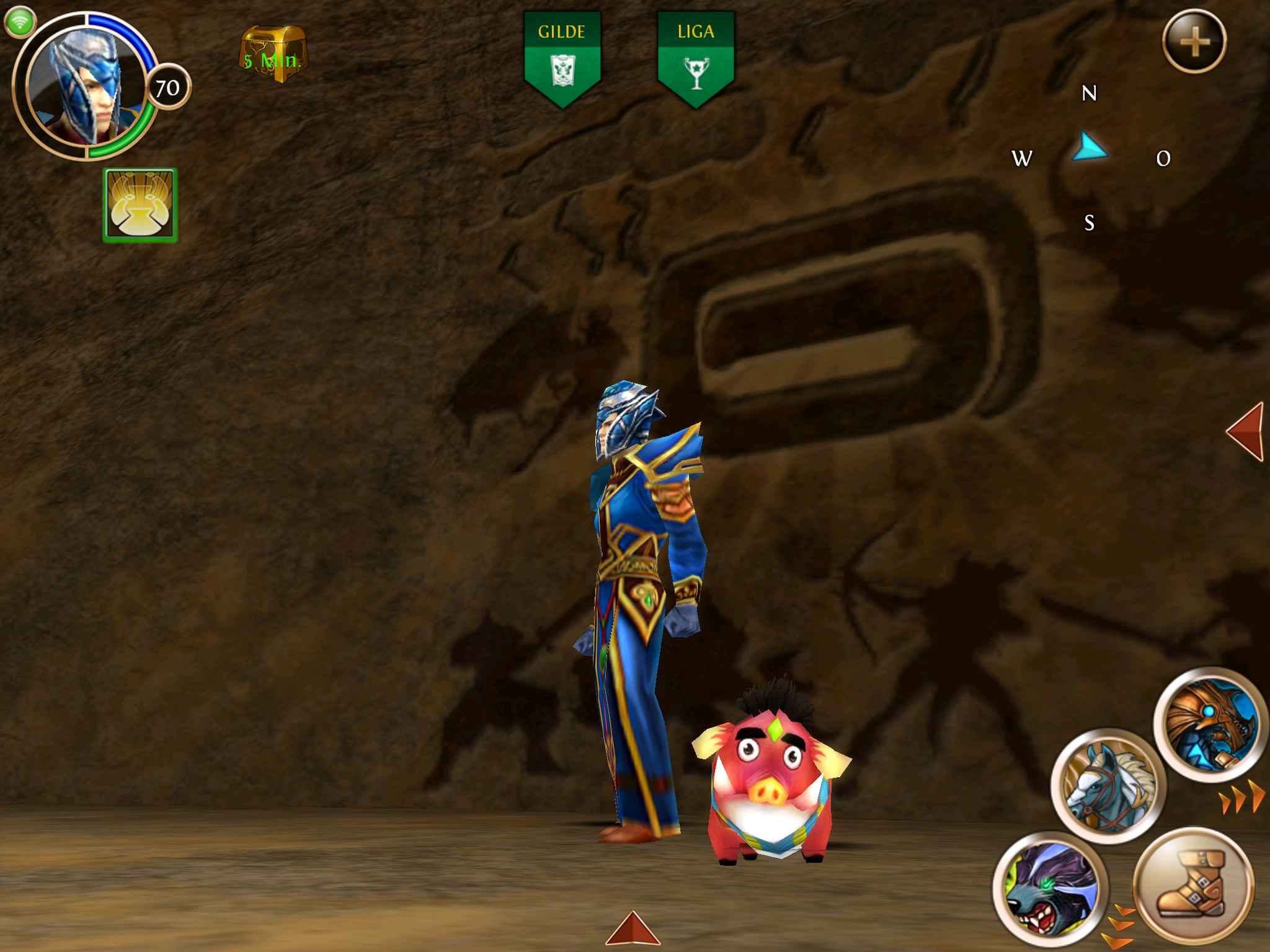Expand the red side panel arrow

1246,431
